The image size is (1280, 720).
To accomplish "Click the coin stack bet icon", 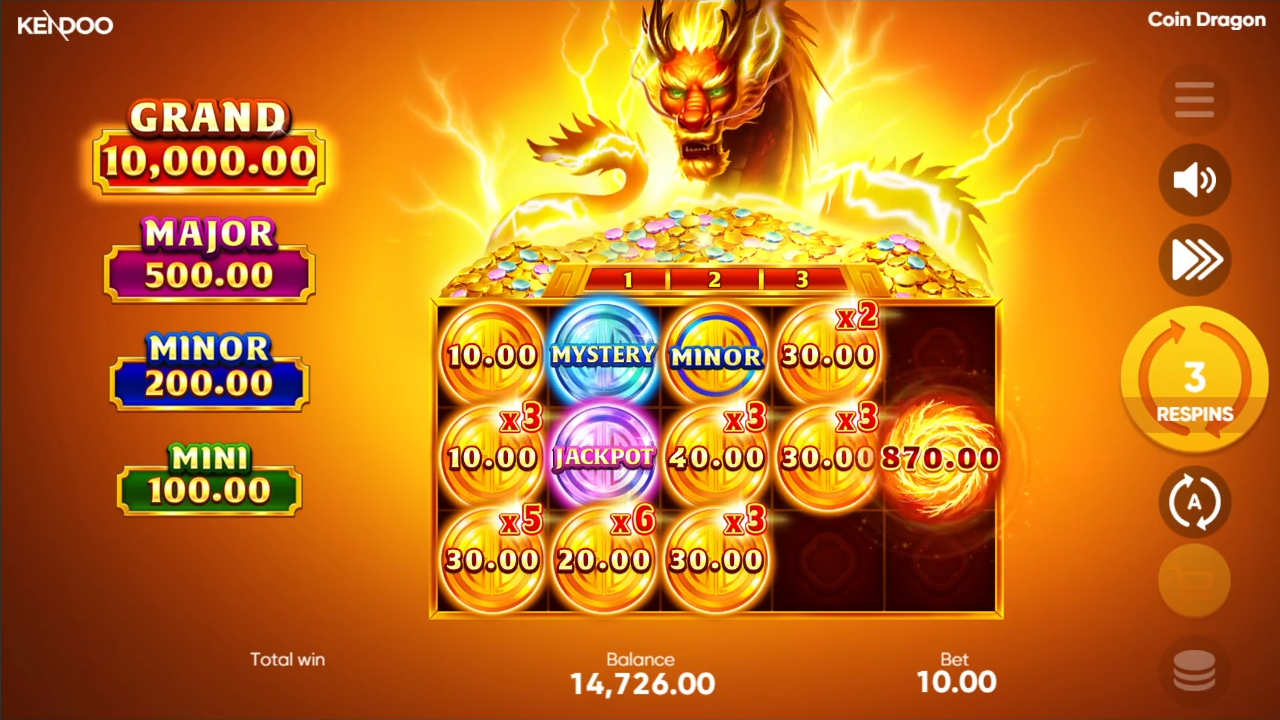I will tap(1194, 670).
